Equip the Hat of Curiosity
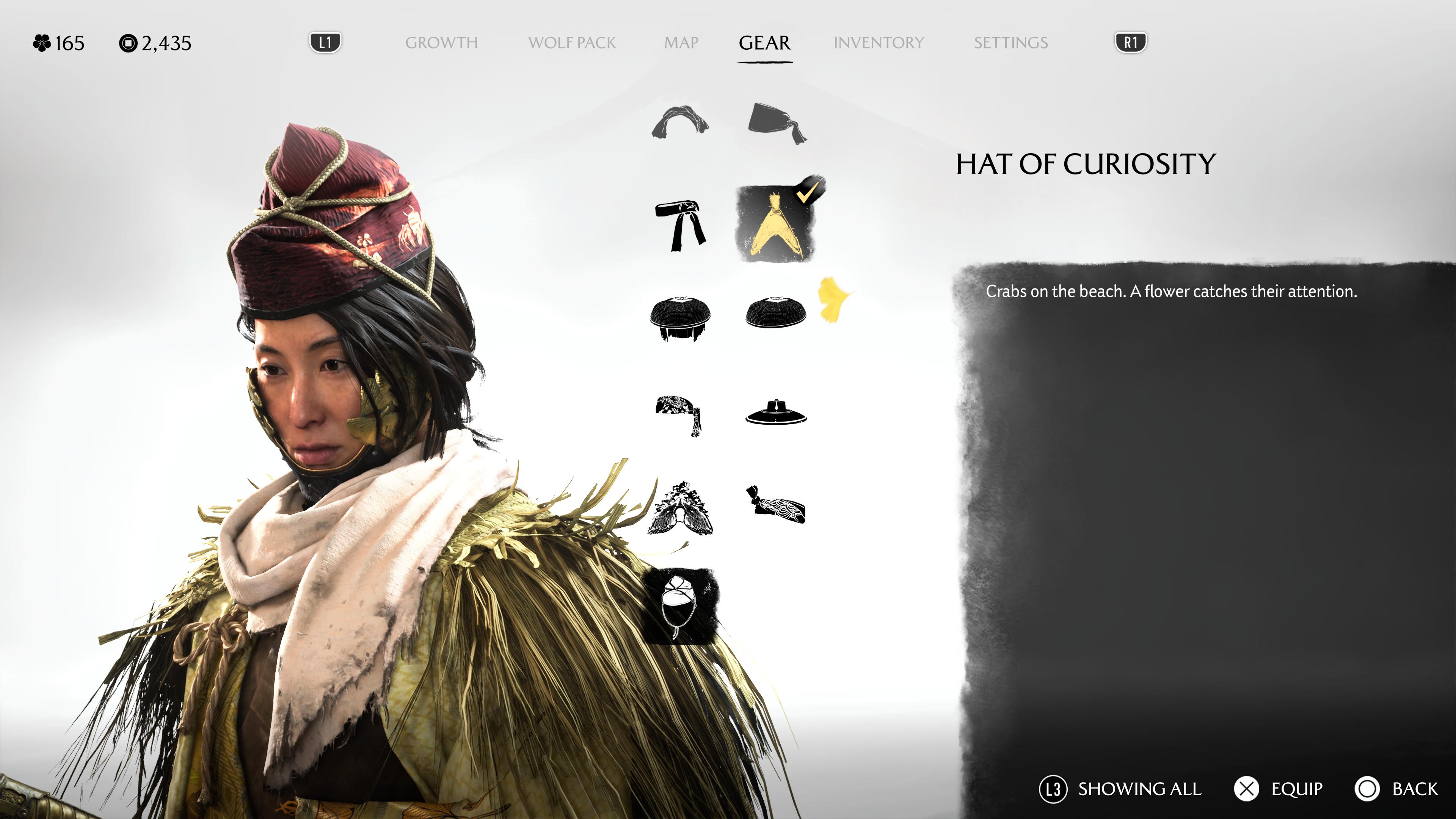This screenshot has width=1456, height=819. coord(1278,789)
